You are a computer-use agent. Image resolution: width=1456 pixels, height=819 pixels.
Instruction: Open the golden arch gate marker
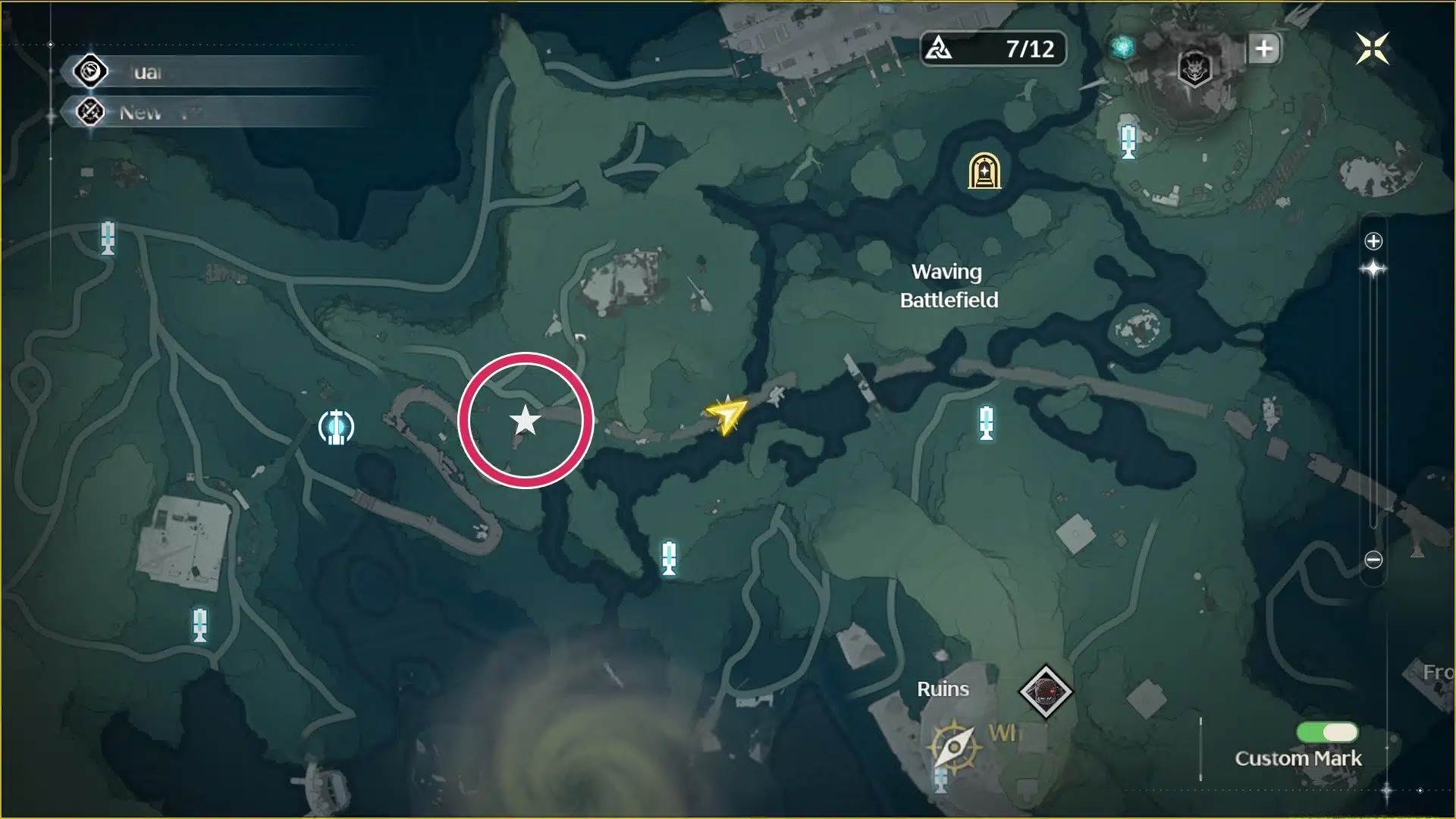coord(984,171)
